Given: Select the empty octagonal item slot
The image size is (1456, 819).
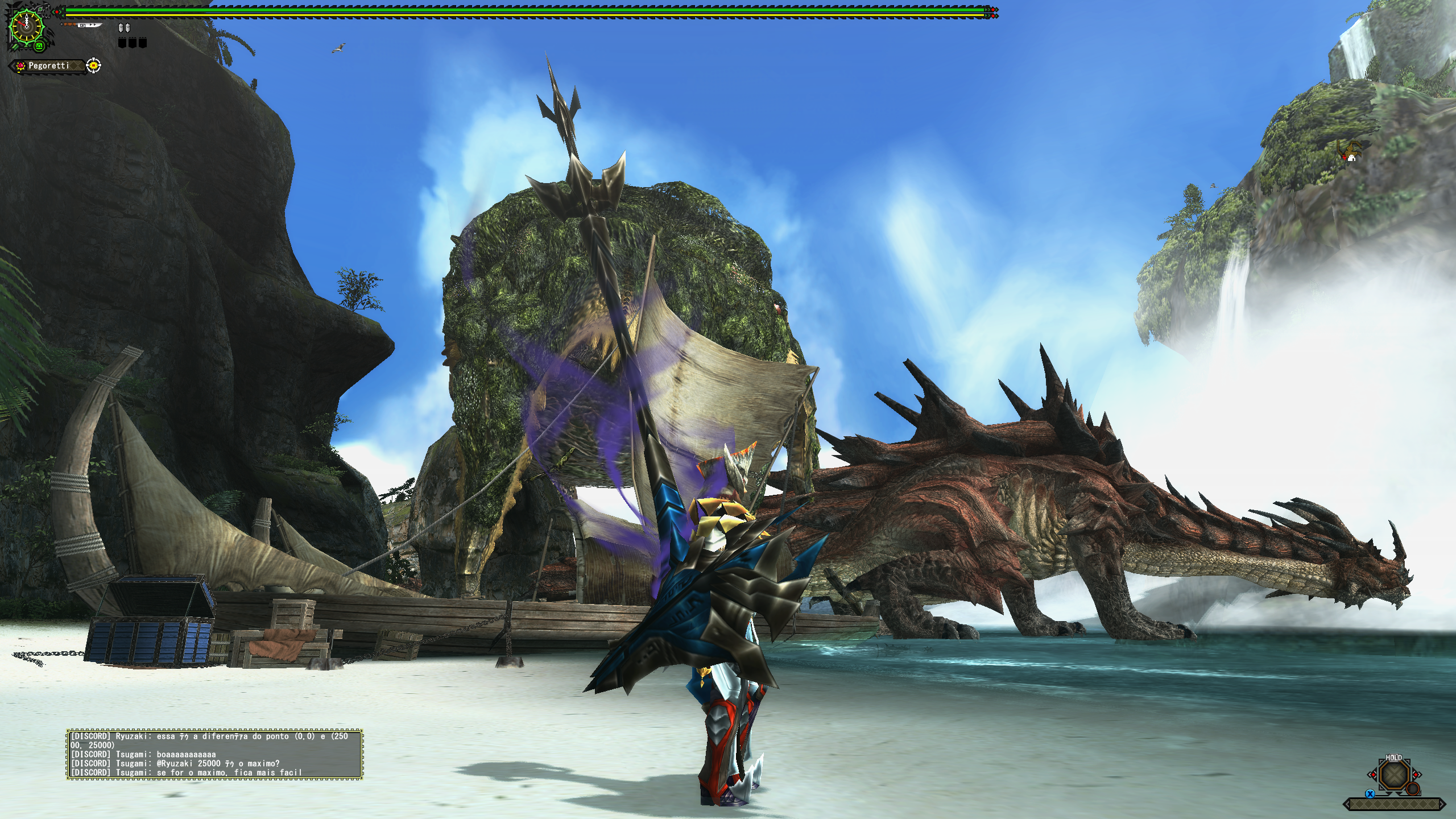Looking at the screenshot, I should [1393, 776].
